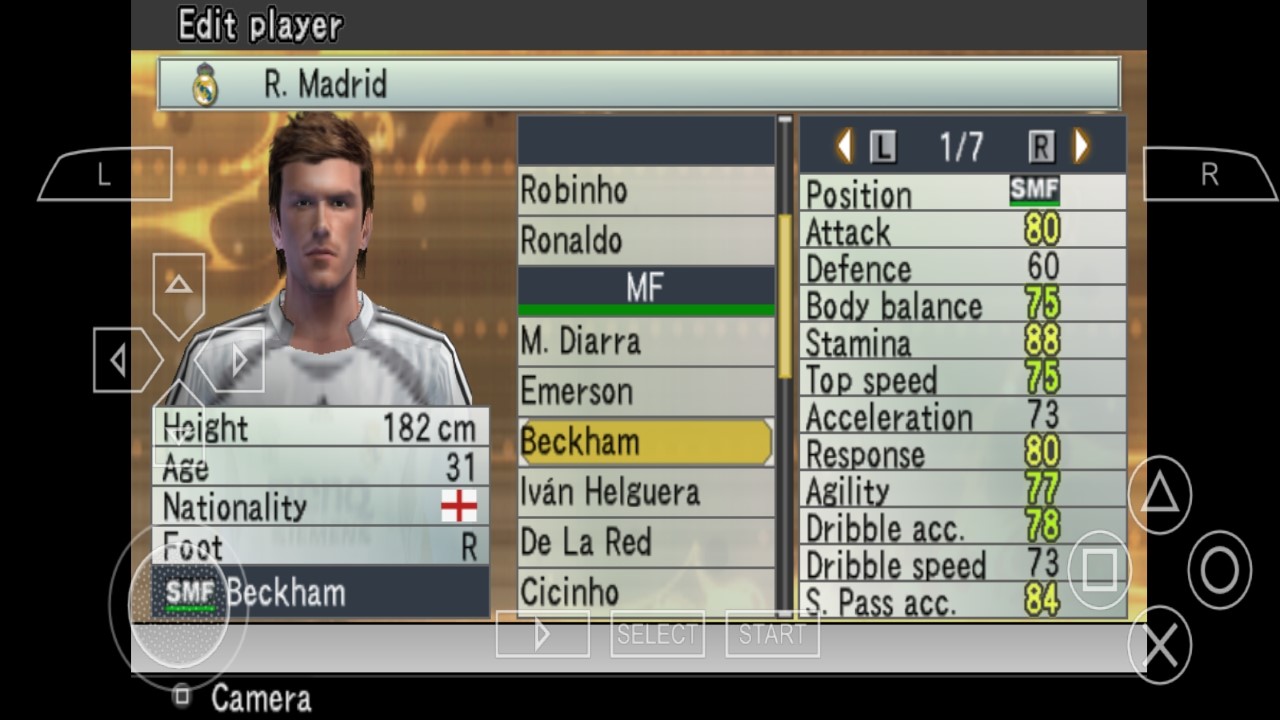Go to next stats page via right arrow
1280x720 pixels.
(x=1080, y=145)
